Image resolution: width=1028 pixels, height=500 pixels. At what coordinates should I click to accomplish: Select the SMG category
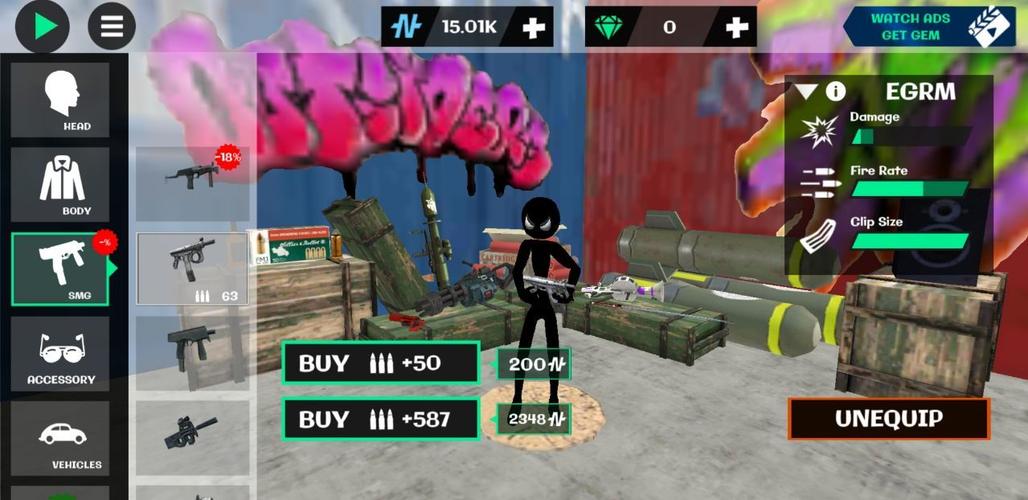60,269
